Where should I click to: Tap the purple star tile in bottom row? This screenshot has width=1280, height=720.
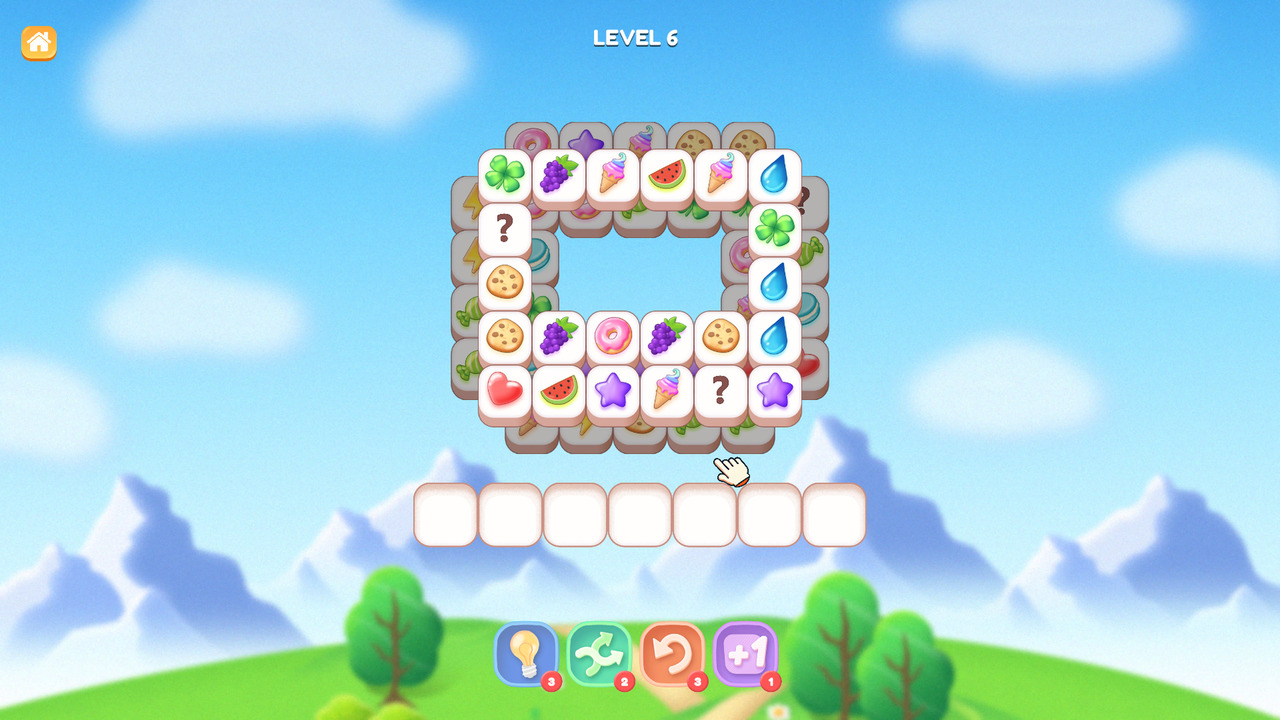coord(613,390)
